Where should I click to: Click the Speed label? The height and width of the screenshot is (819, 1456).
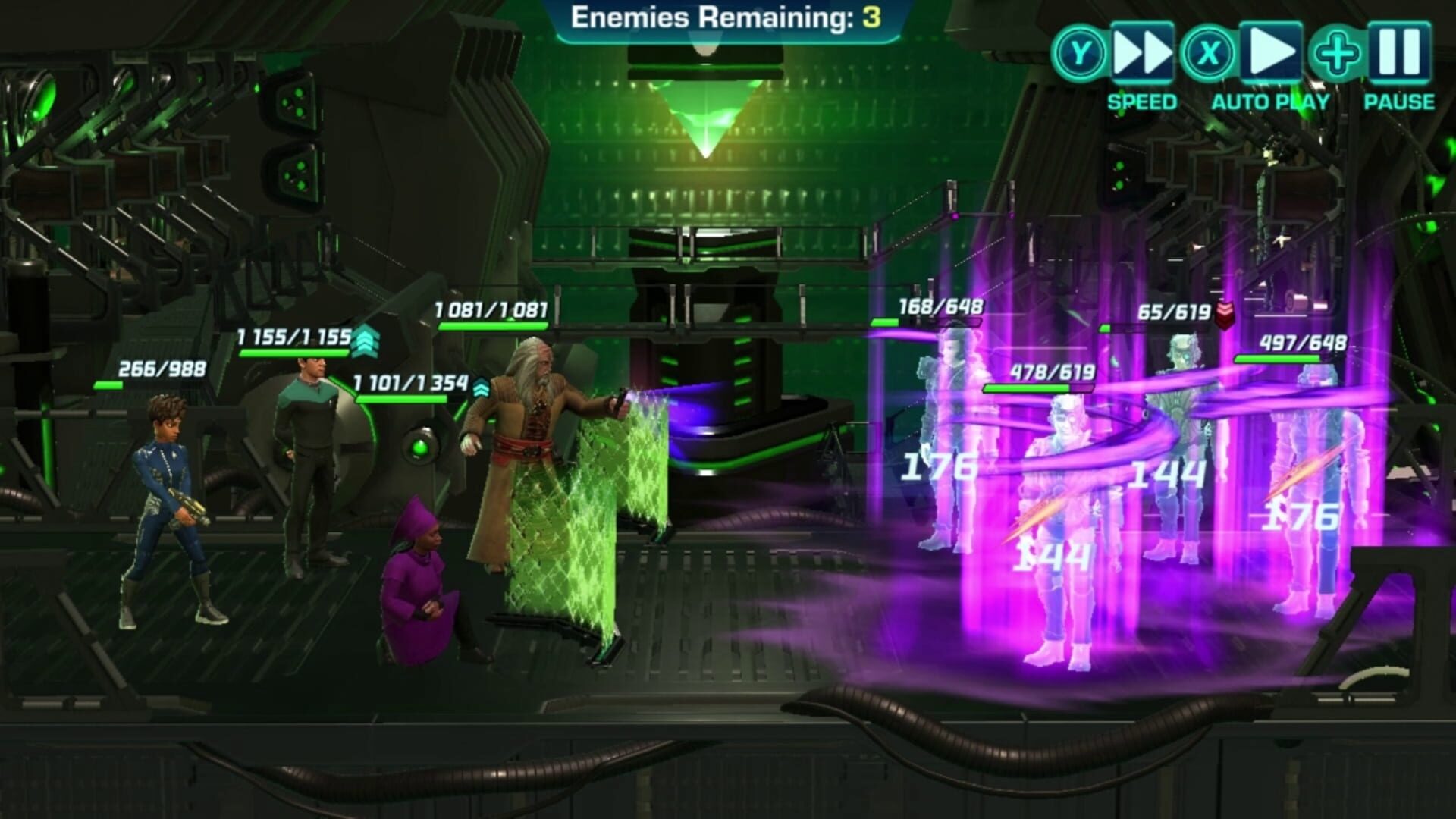(x=1141, y=99)
